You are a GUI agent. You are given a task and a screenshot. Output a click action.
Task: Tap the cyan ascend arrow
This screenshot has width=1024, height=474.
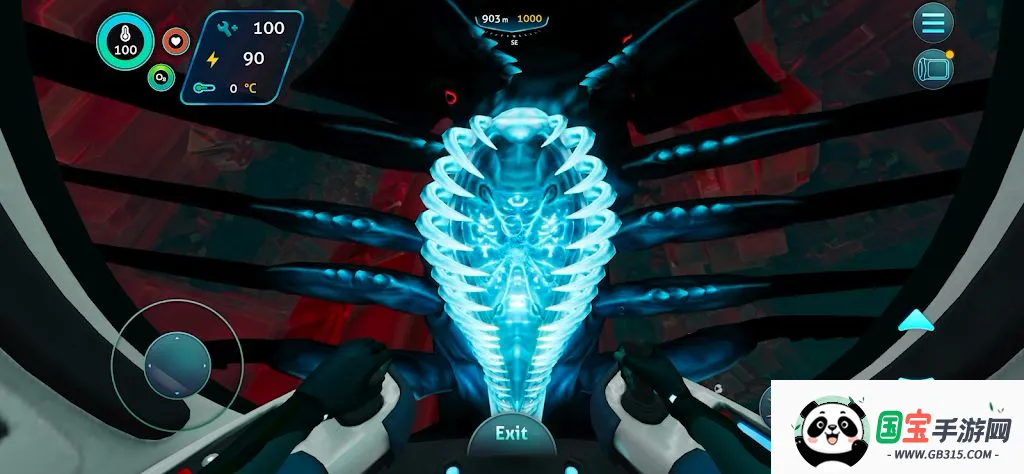(916, 321)
